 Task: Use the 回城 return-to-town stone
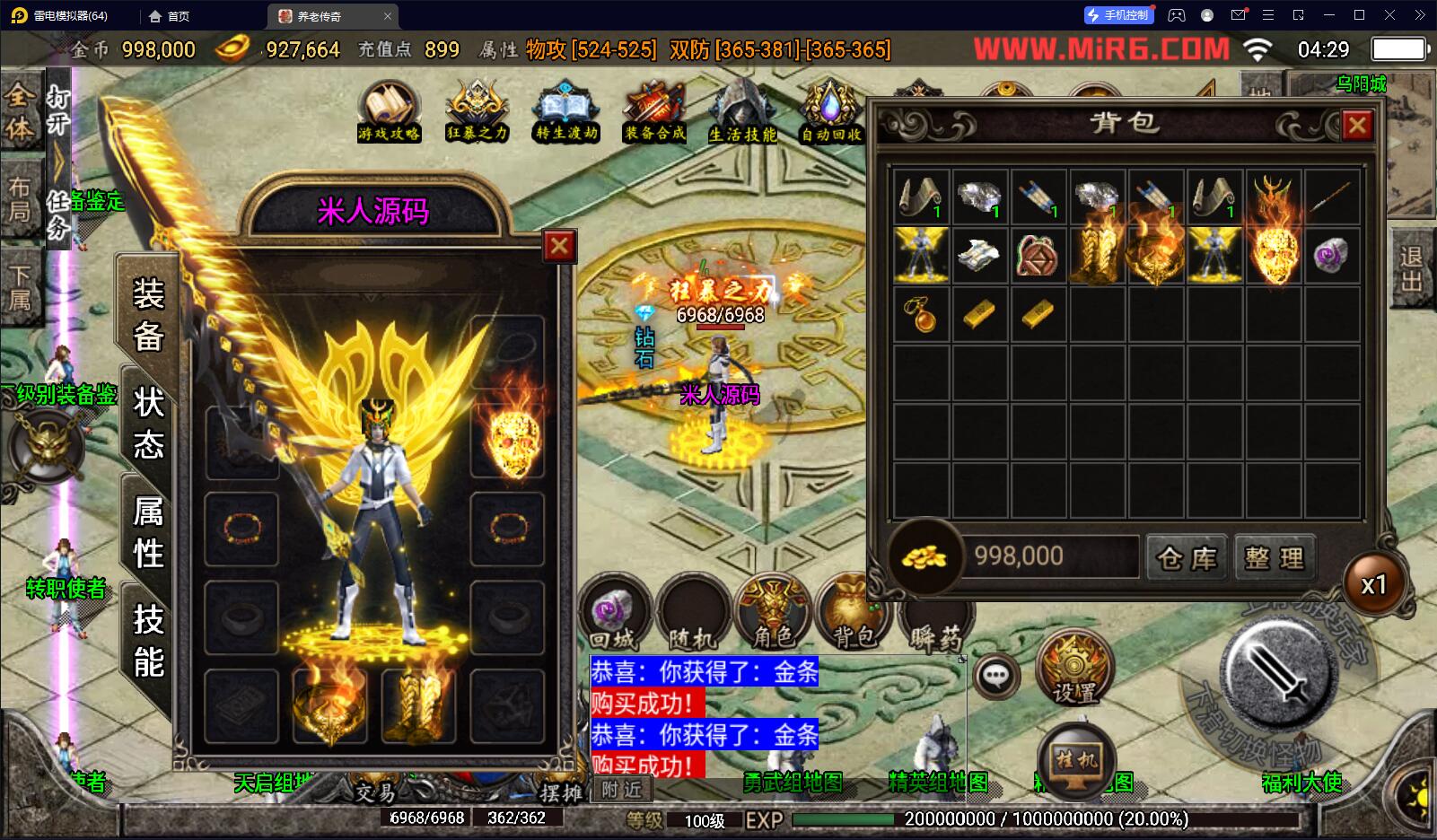[x=614, y=614]
